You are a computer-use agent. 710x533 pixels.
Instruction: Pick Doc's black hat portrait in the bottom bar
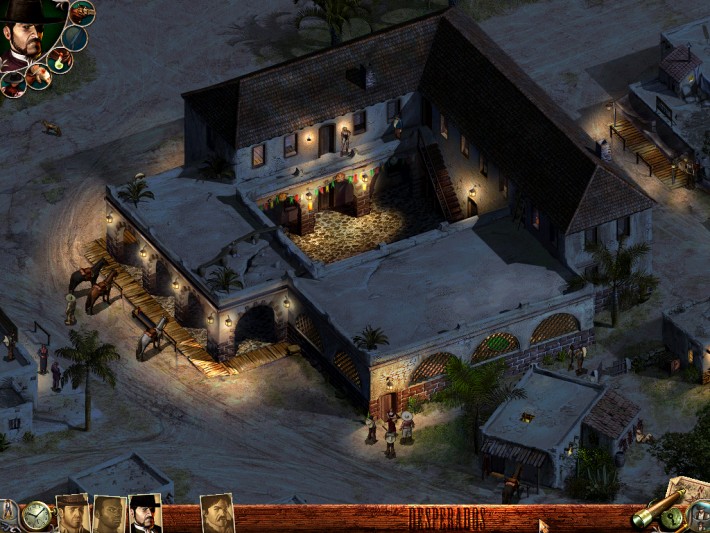coord(145,514)
